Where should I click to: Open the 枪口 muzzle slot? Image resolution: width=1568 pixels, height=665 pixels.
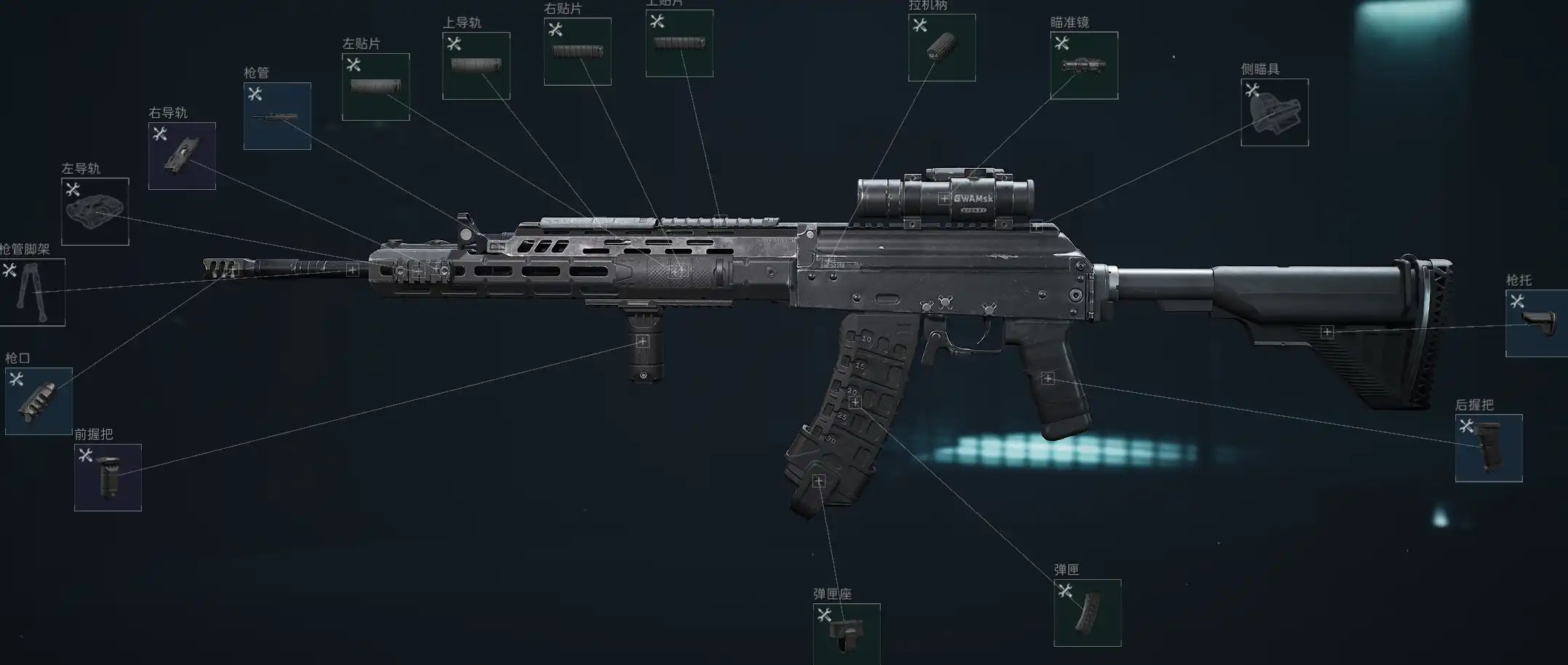click(39, 402)
